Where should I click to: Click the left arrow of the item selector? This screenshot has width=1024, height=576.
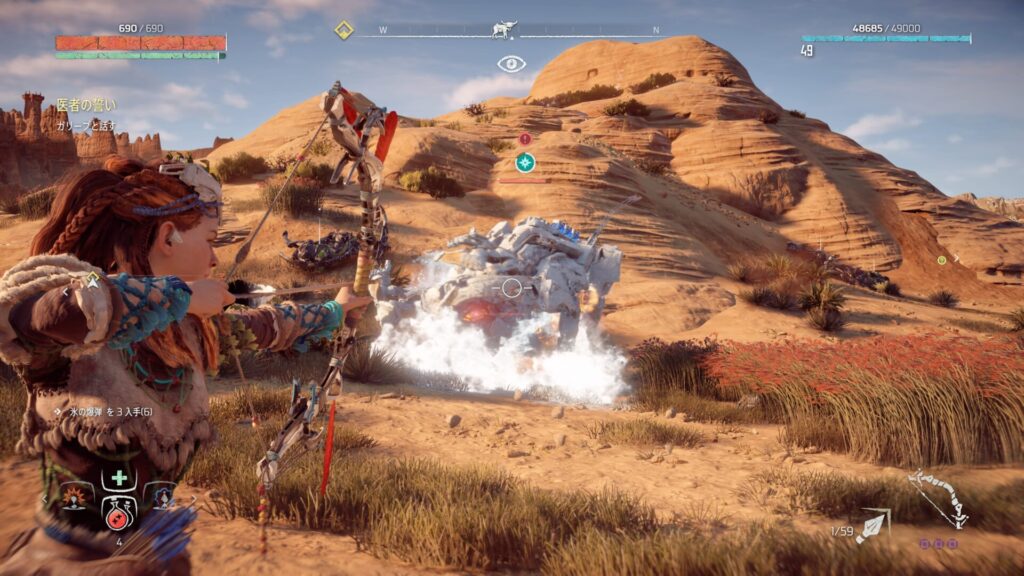45,497
